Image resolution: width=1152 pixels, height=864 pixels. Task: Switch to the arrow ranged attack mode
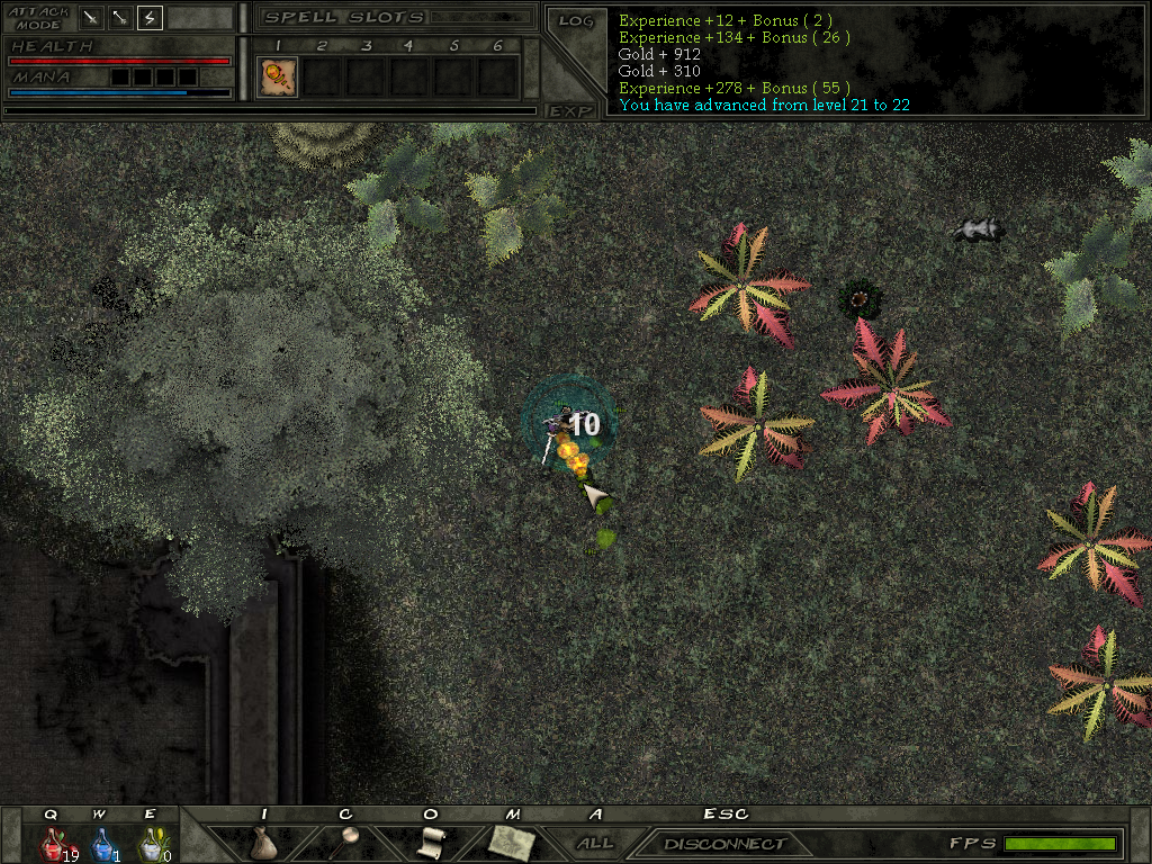pos(121,17)
